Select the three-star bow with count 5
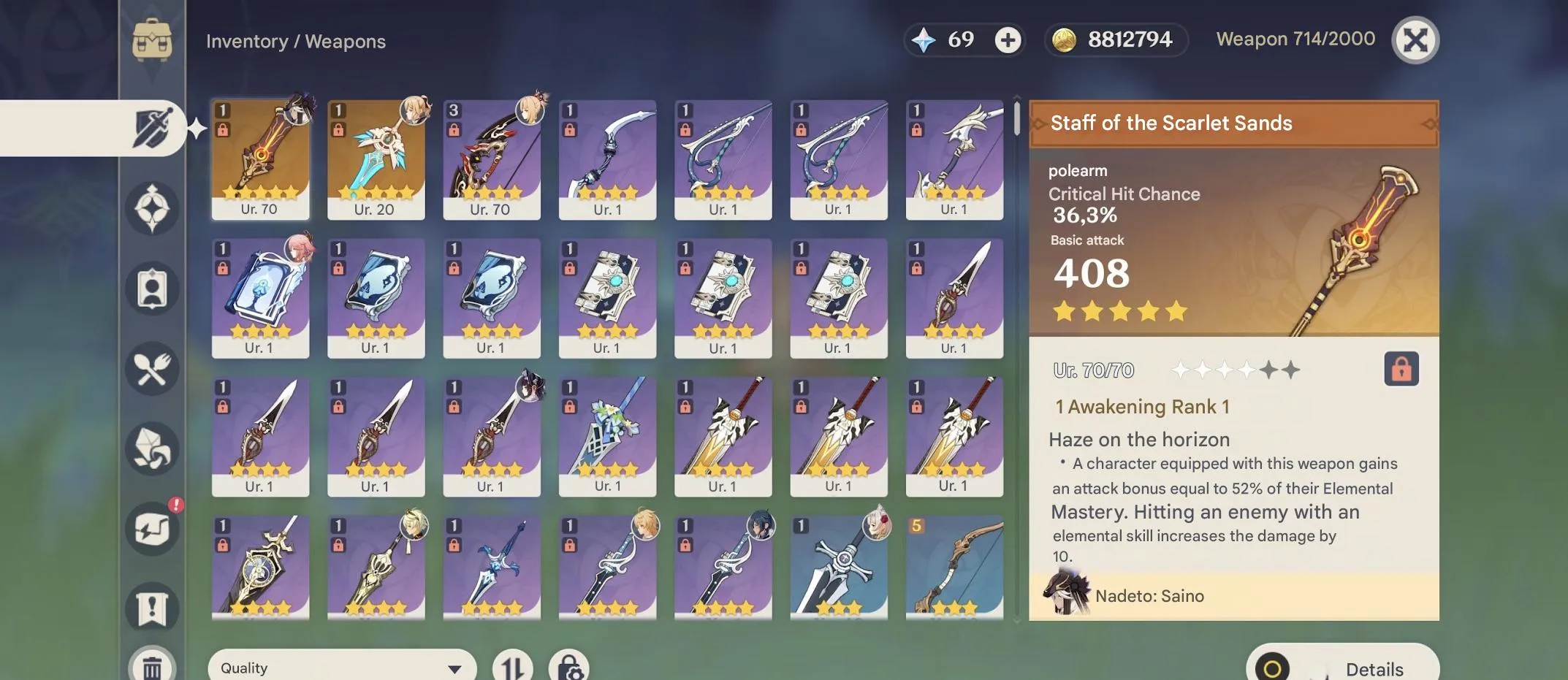 (x=954, y=567)
